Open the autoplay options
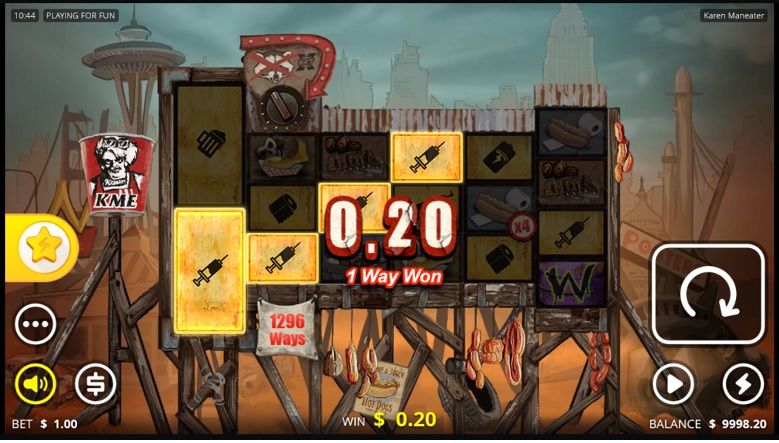This screenshot has height=443, width=779. [673, 383]
